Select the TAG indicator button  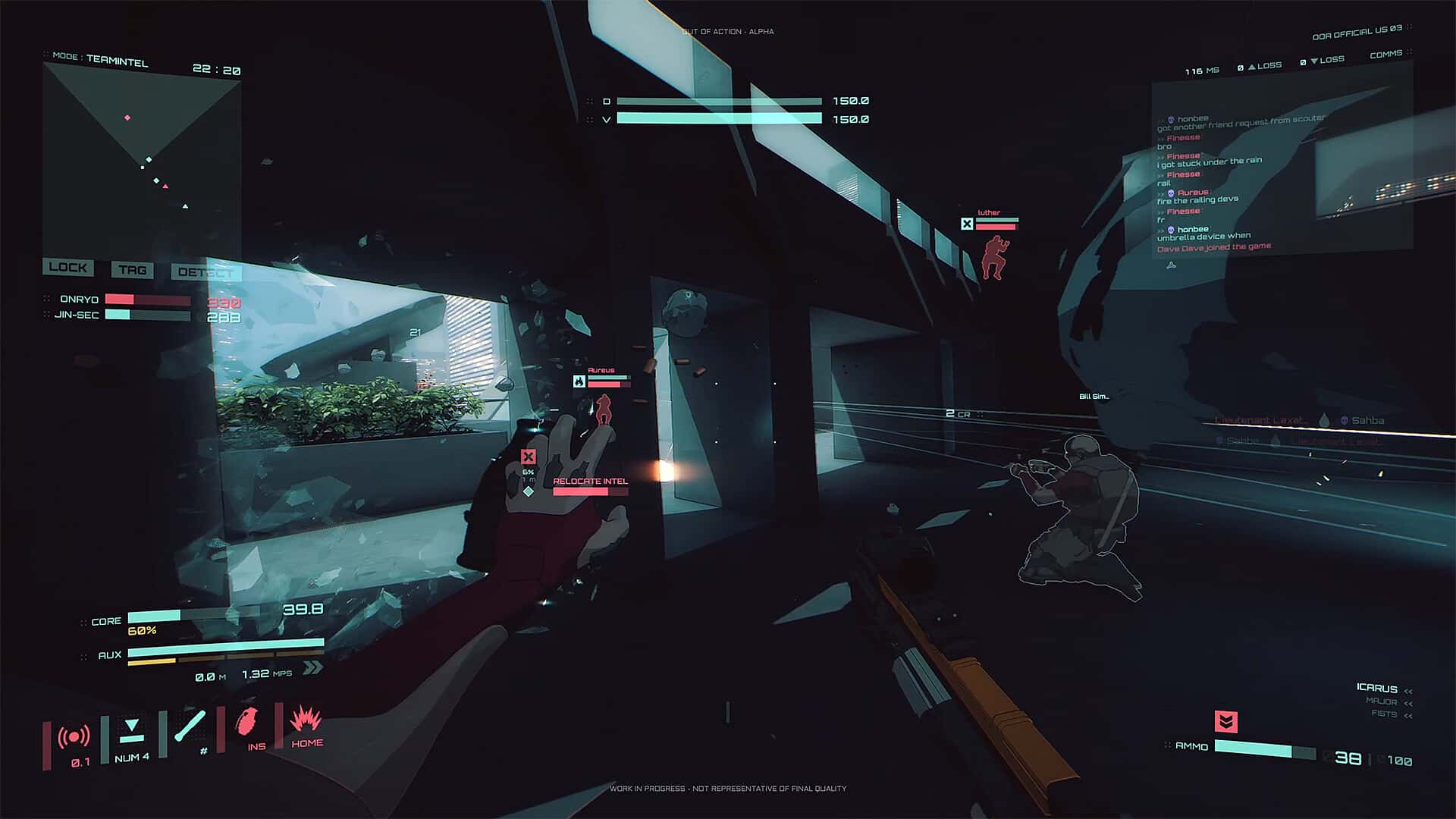click(132, 270)
